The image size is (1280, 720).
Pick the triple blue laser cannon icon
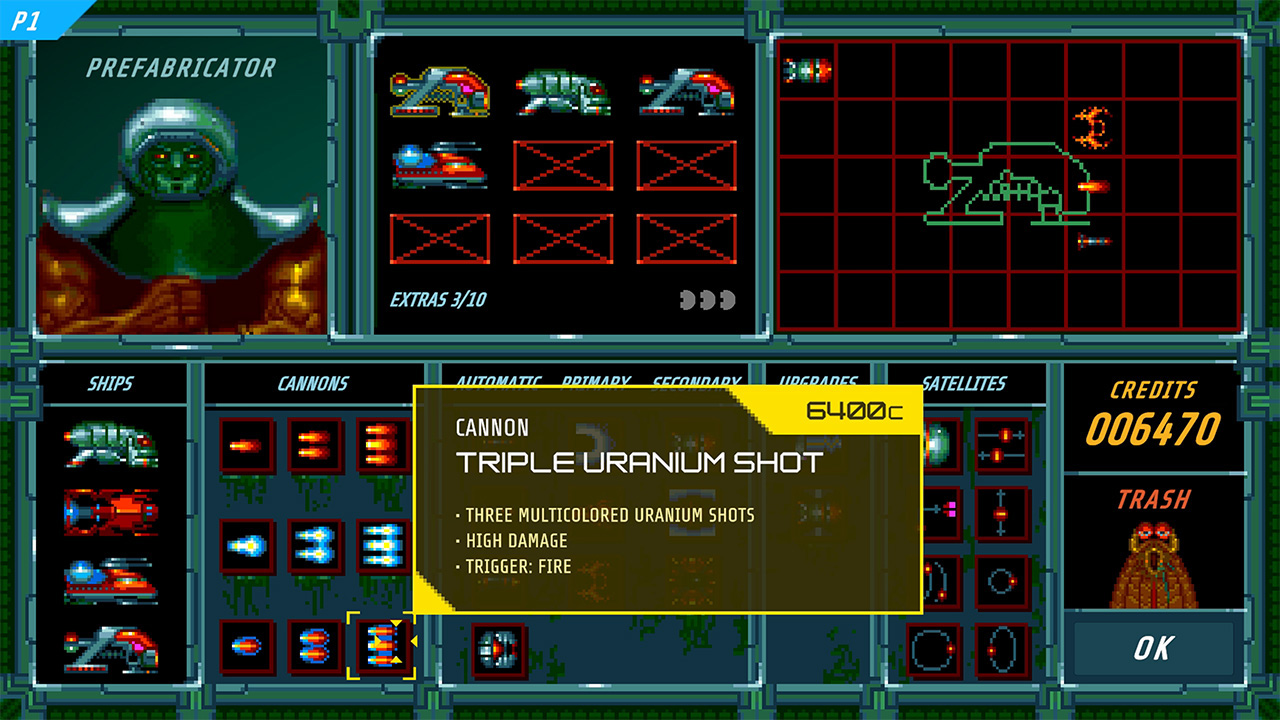[x=383, y=545]
